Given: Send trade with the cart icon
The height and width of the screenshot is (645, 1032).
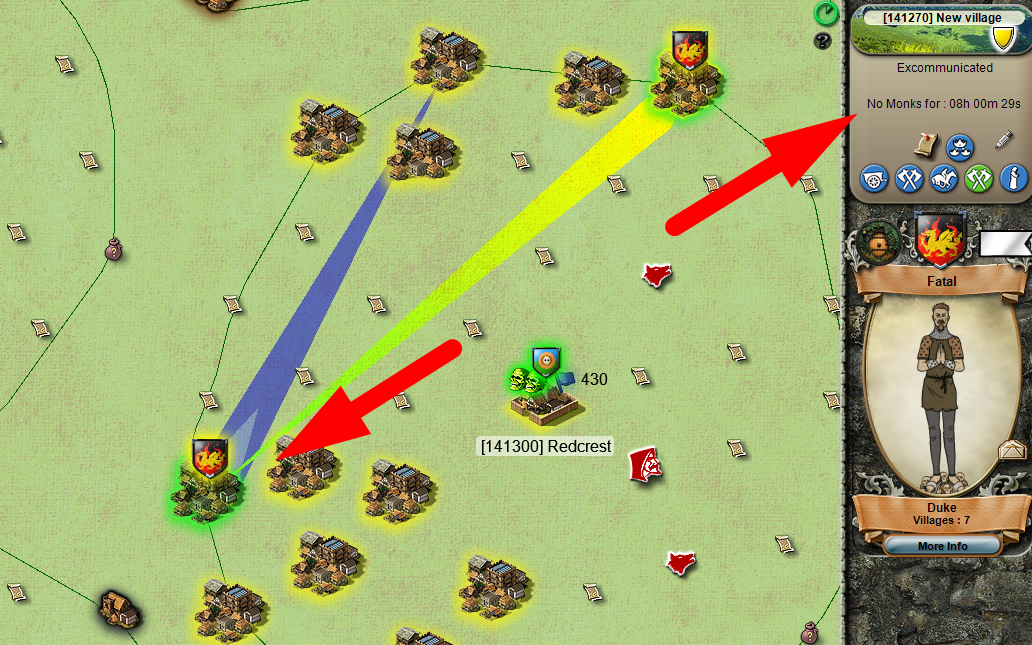Looking at the screenshot, I should click(876, 180).
